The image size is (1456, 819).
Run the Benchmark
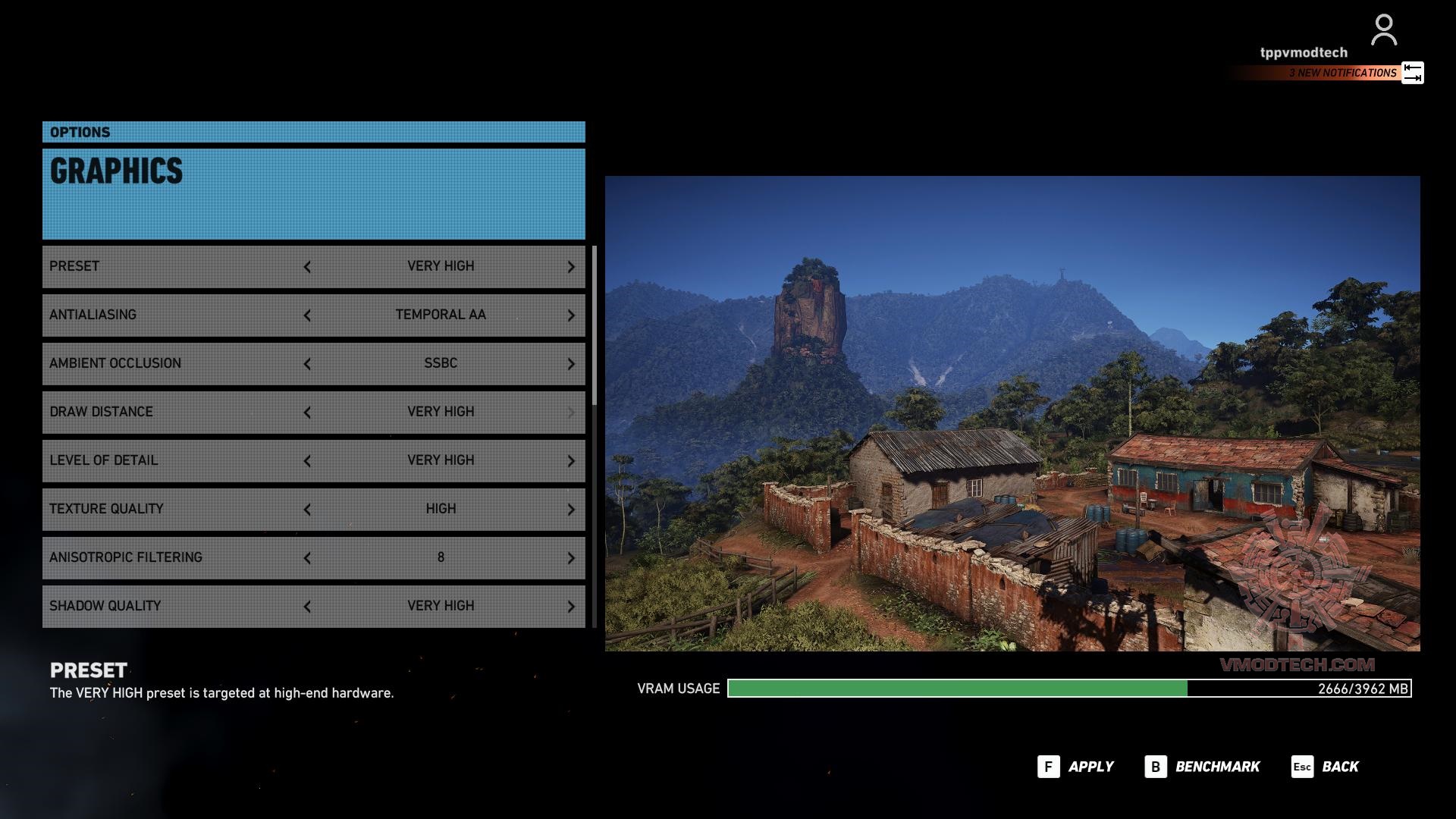pyautogui.click(x=1203, y=767)
